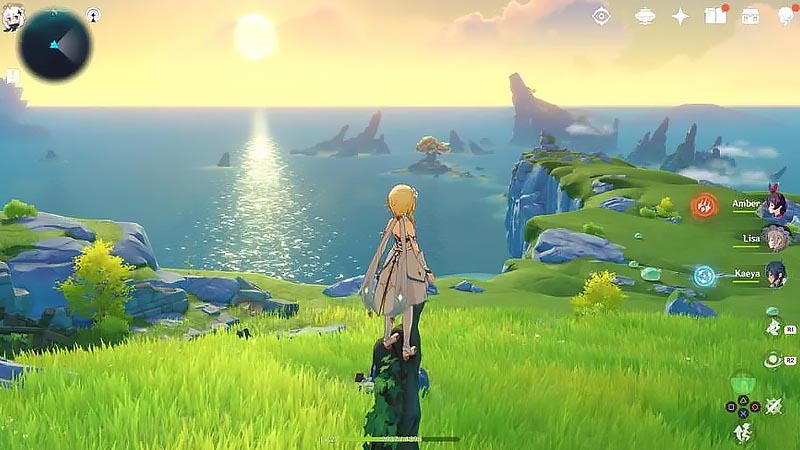Open the lantern-shaped events icon

(645, 15)
